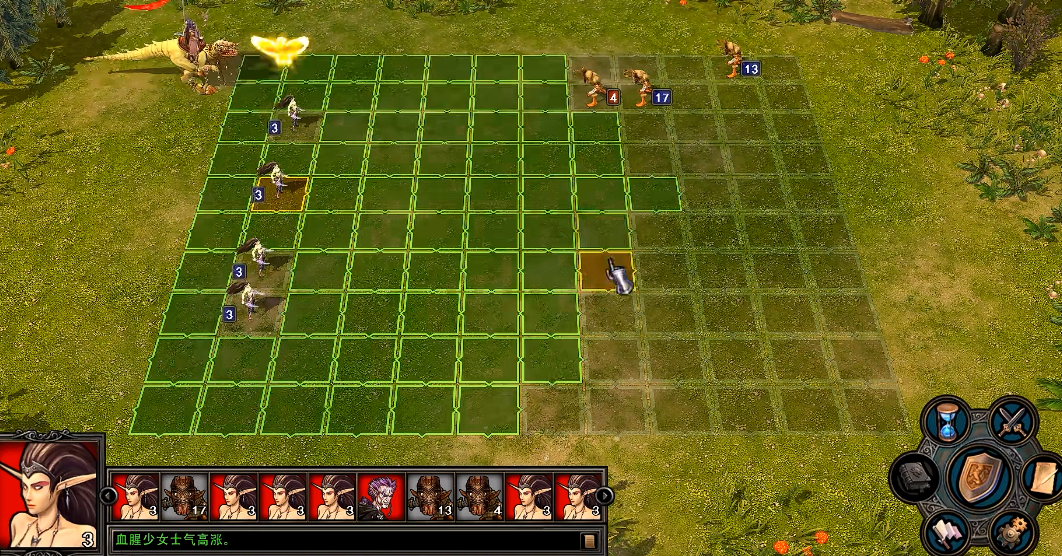Select the 4-stack enemy portrait in the turn bar
The height and width of the screenshot is (556, 1062).
[479, 496]
